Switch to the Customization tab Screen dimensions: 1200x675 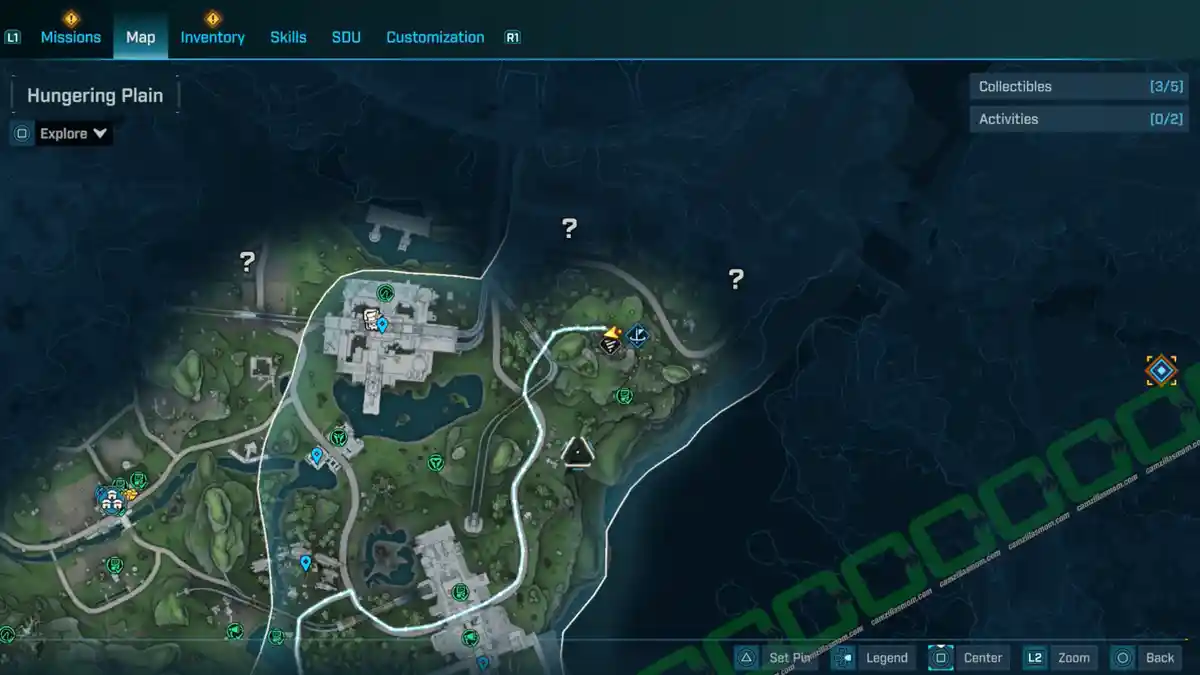[x=435, y=37]
